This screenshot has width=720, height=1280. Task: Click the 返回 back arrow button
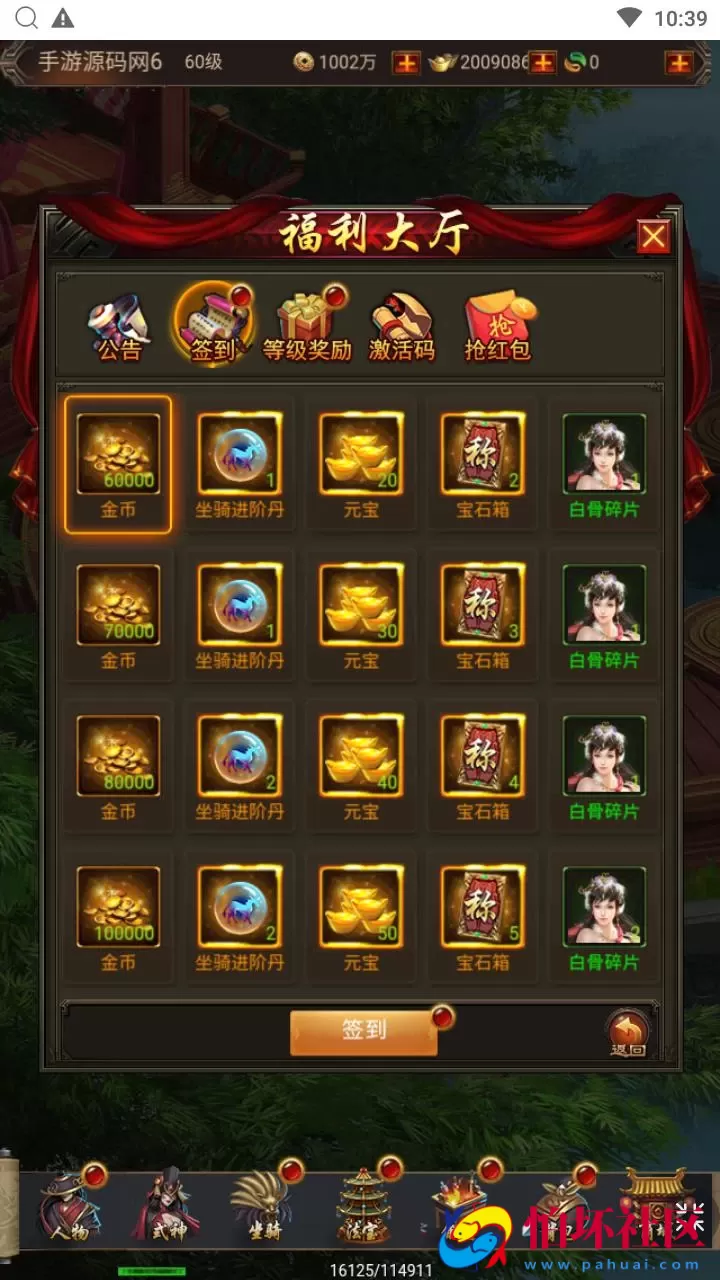(x=628, y=1033)
